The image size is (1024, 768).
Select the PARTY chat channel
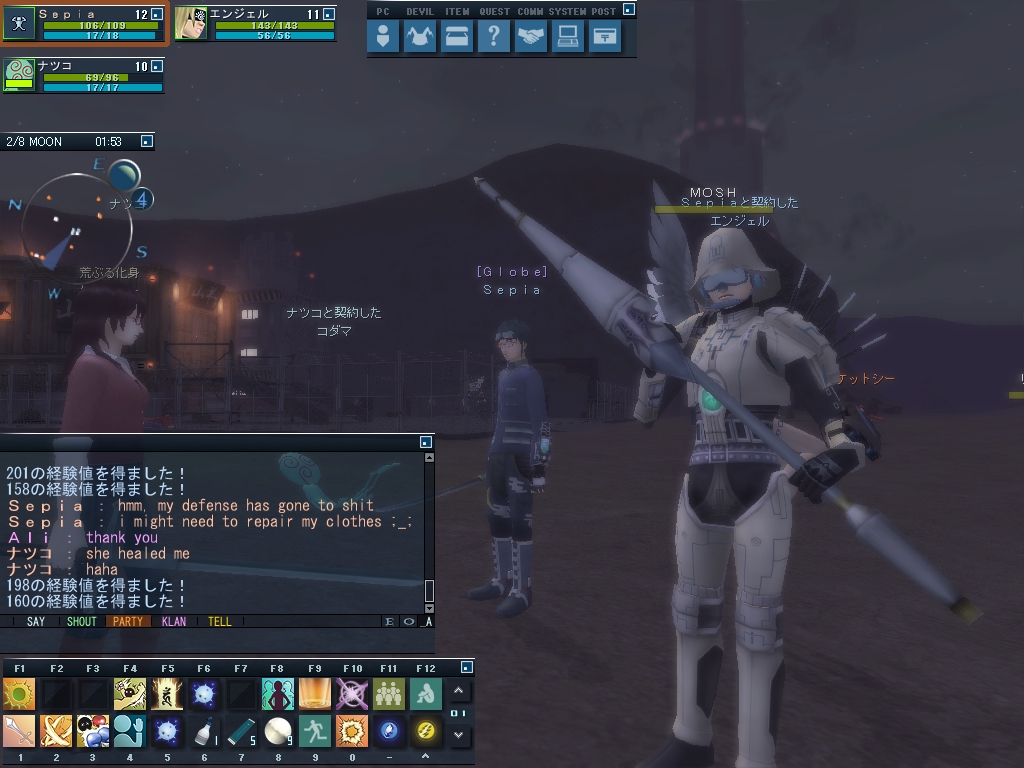point(127,621)
